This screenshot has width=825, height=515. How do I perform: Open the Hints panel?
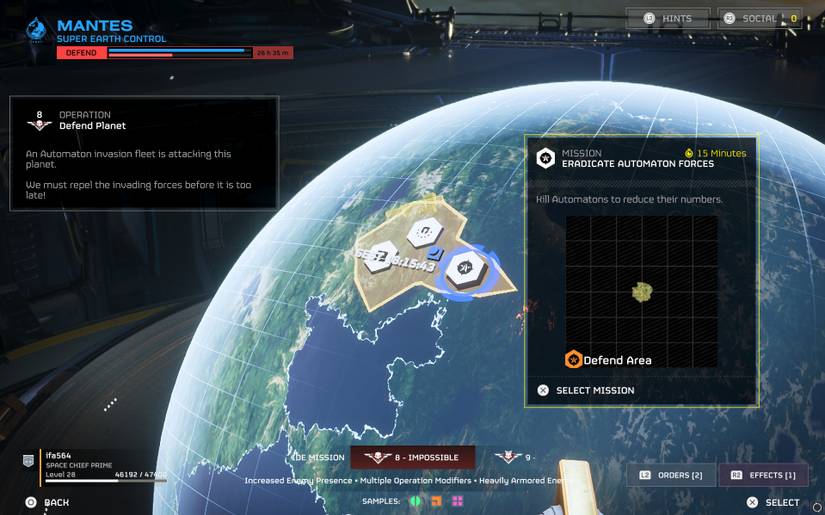(668, 18)
